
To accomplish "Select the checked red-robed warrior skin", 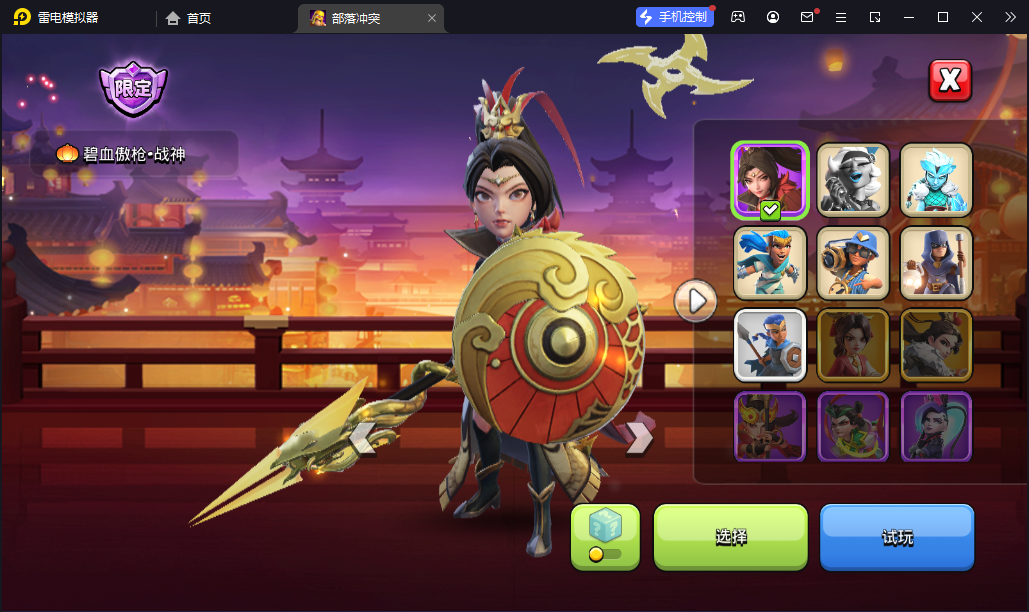I will coord(770,180).
